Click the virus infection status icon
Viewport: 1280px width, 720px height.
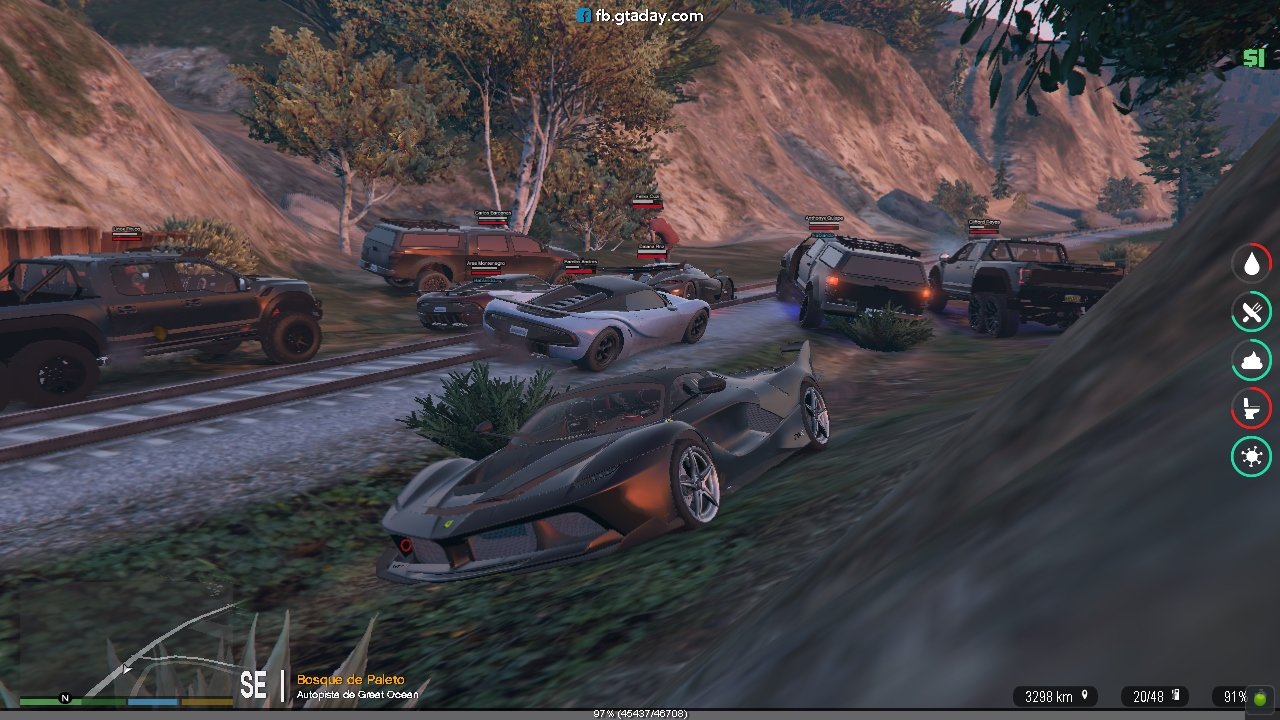(1251, 457)
